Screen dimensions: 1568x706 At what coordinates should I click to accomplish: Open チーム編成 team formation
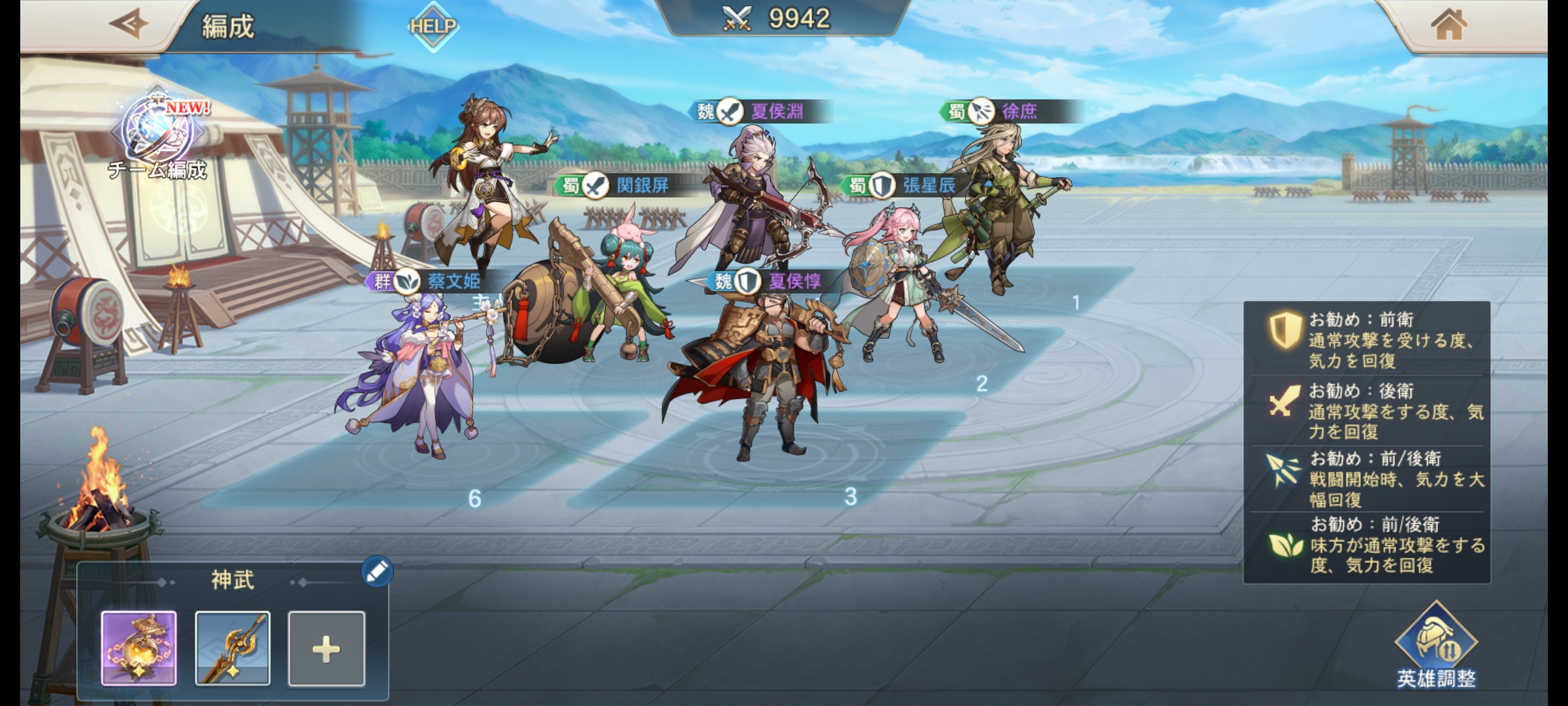159,139
